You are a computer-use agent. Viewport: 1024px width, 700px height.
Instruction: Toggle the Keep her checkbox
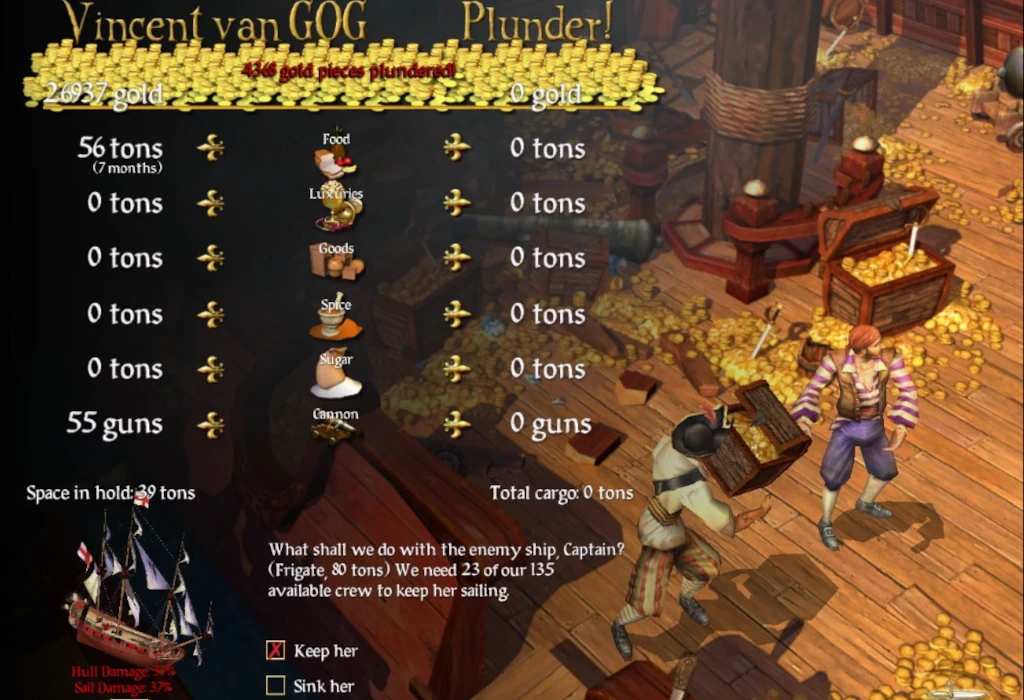276,651
